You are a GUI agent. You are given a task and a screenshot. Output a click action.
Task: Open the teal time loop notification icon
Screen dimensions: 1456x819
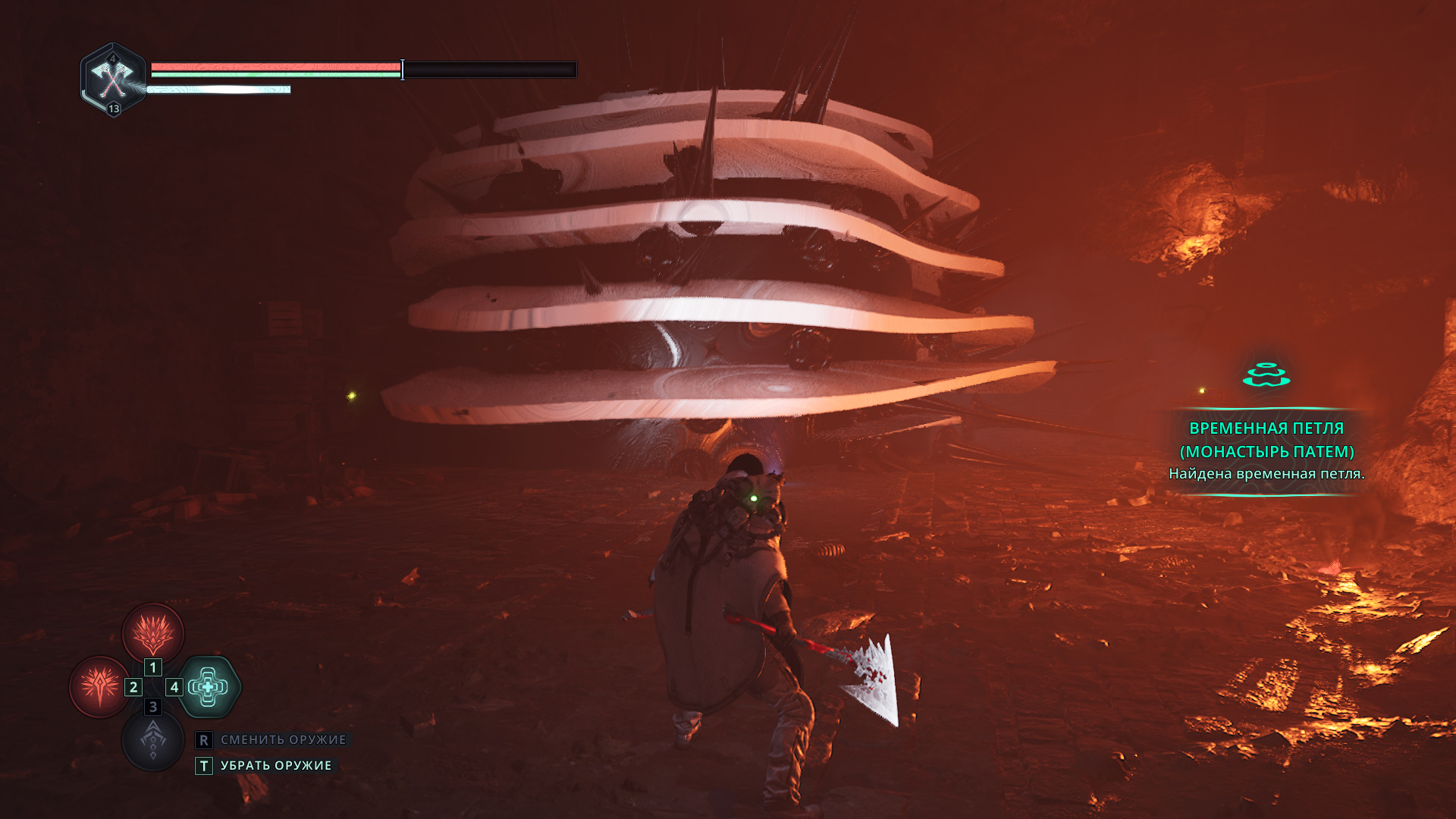pyautogui.click(x=1266, y=375)
